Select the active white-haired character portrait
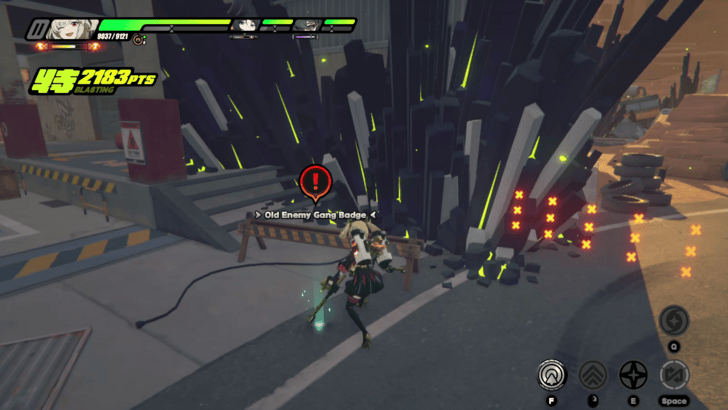Screen dimensions: 728x410 [70, 28]
